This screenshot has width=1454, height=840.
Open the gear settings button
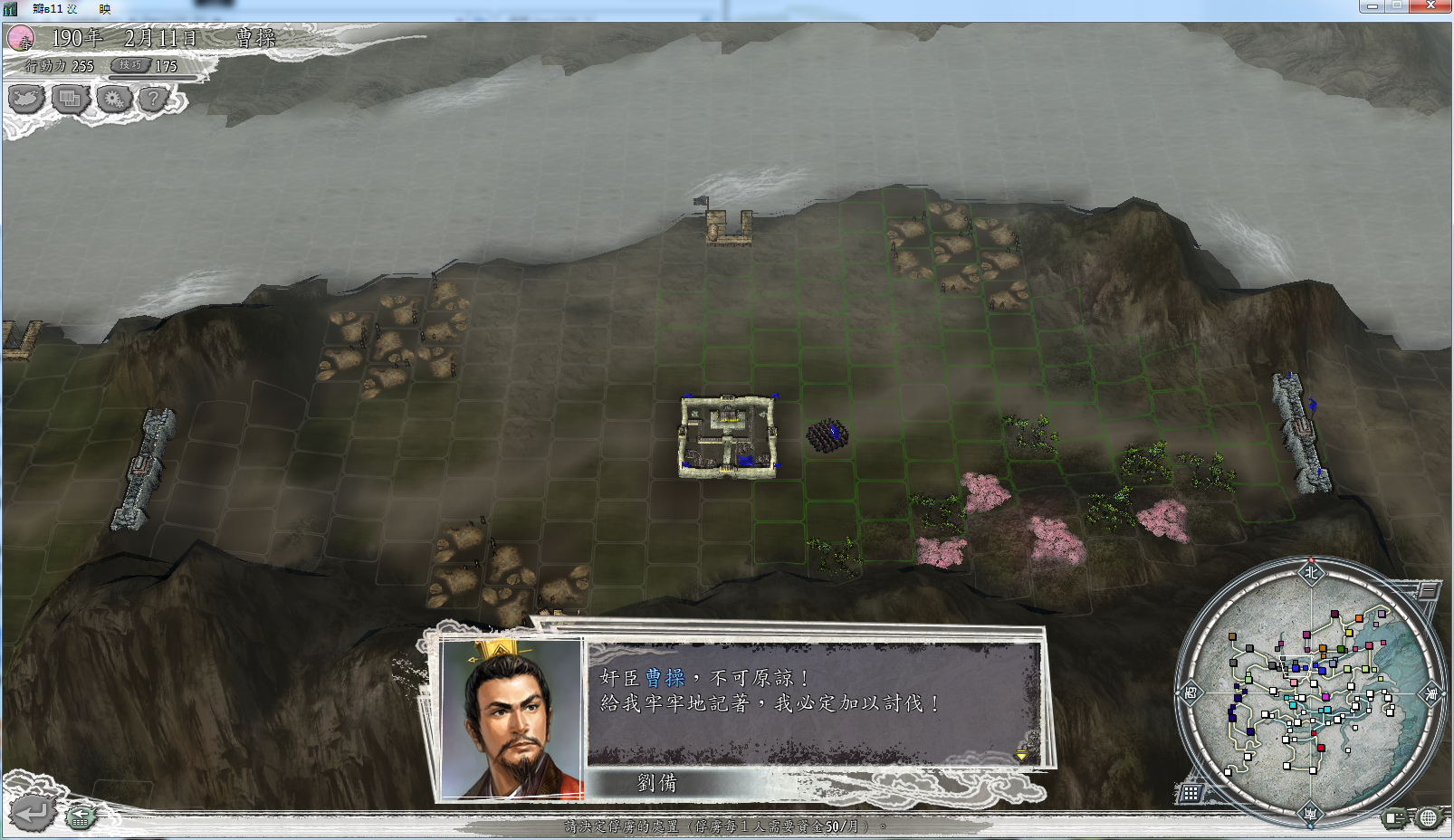(x=114, y=98)
